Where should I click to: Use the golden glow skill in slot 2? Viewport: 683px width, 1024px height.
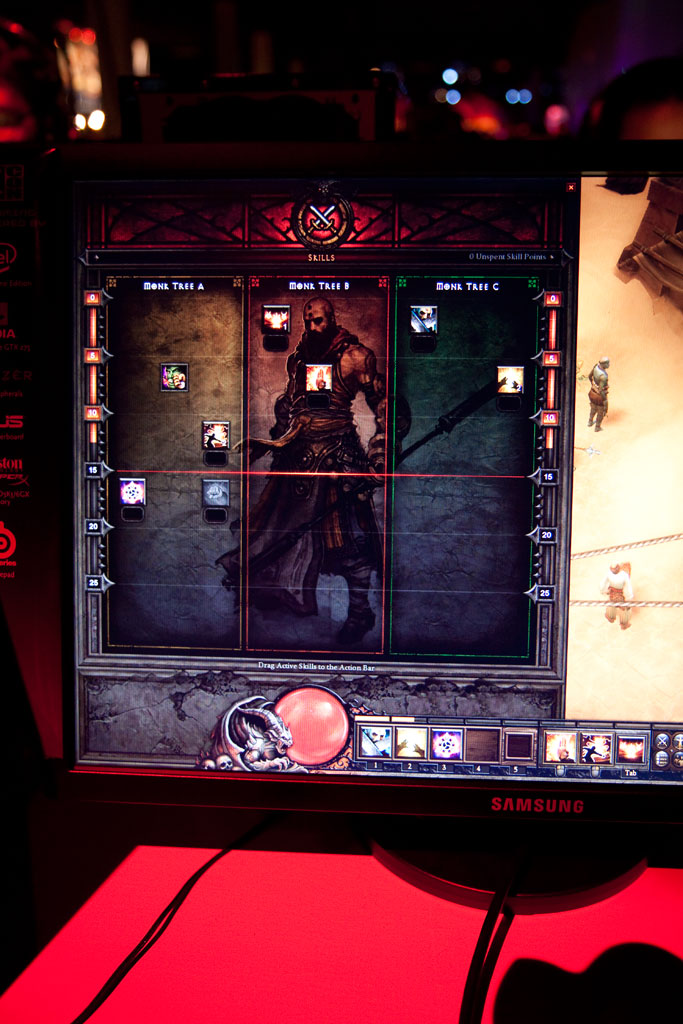point(411,743)
